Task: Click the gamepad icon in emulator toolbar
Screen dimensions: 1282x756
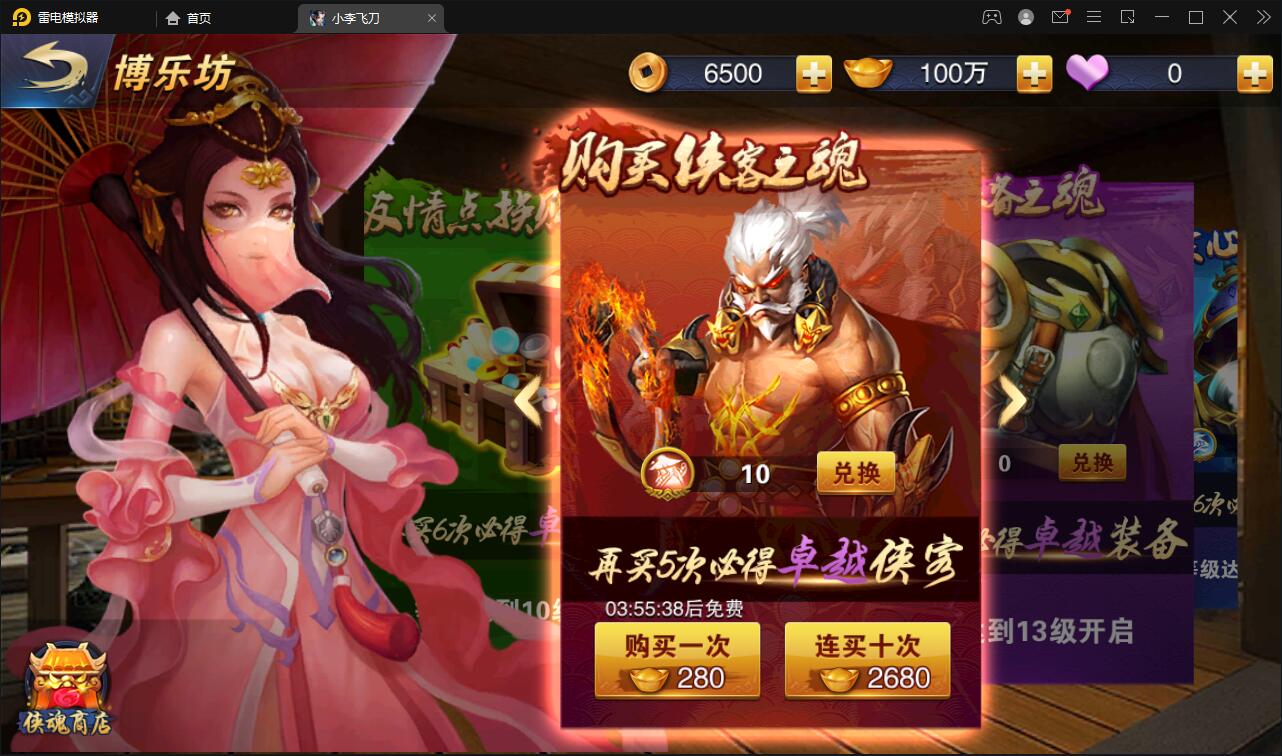Action: pos(990,17)
